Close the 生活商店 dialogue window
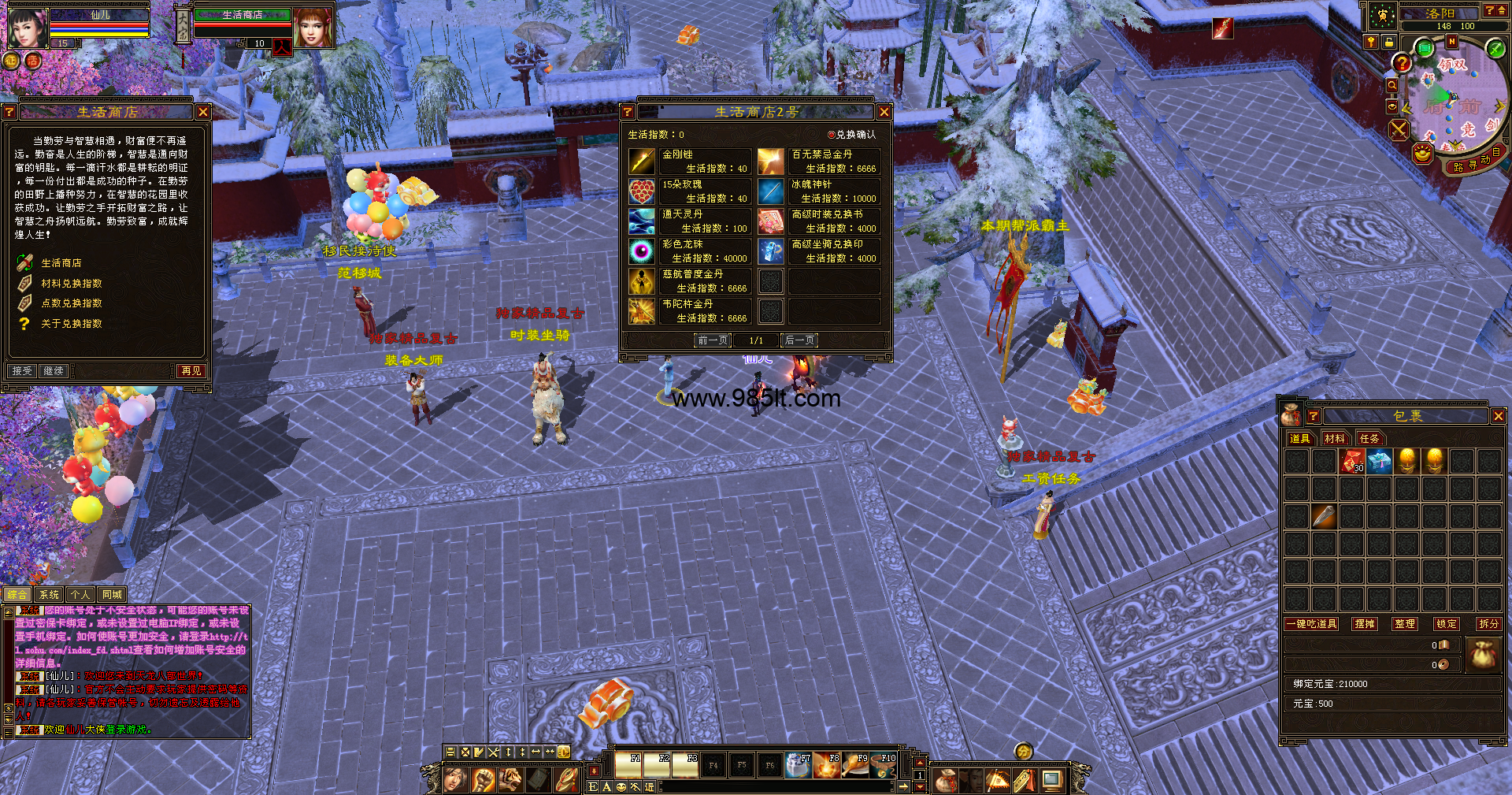Screen dimensions: 1512x795 [203, 113]
